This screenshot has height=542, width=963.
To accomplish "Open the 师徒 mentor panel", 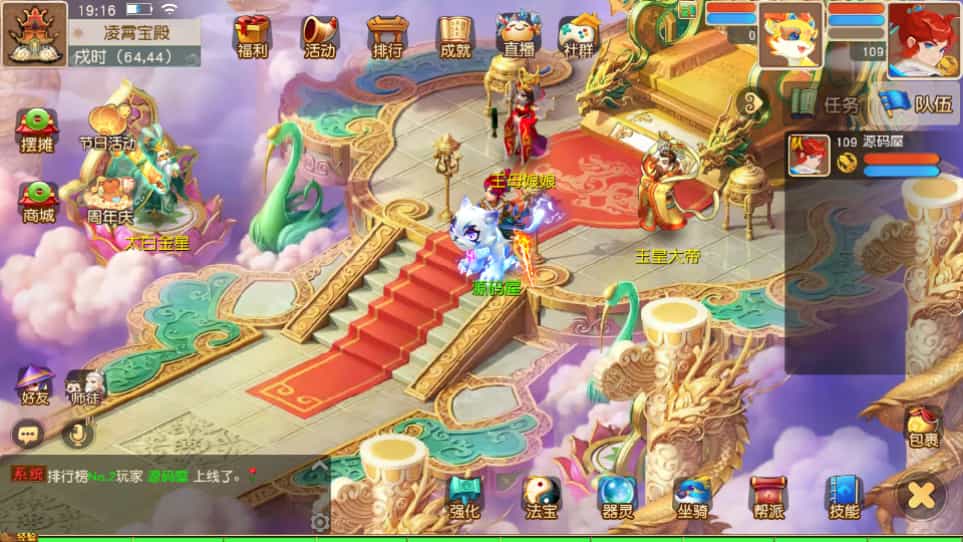I will [84, 385].
